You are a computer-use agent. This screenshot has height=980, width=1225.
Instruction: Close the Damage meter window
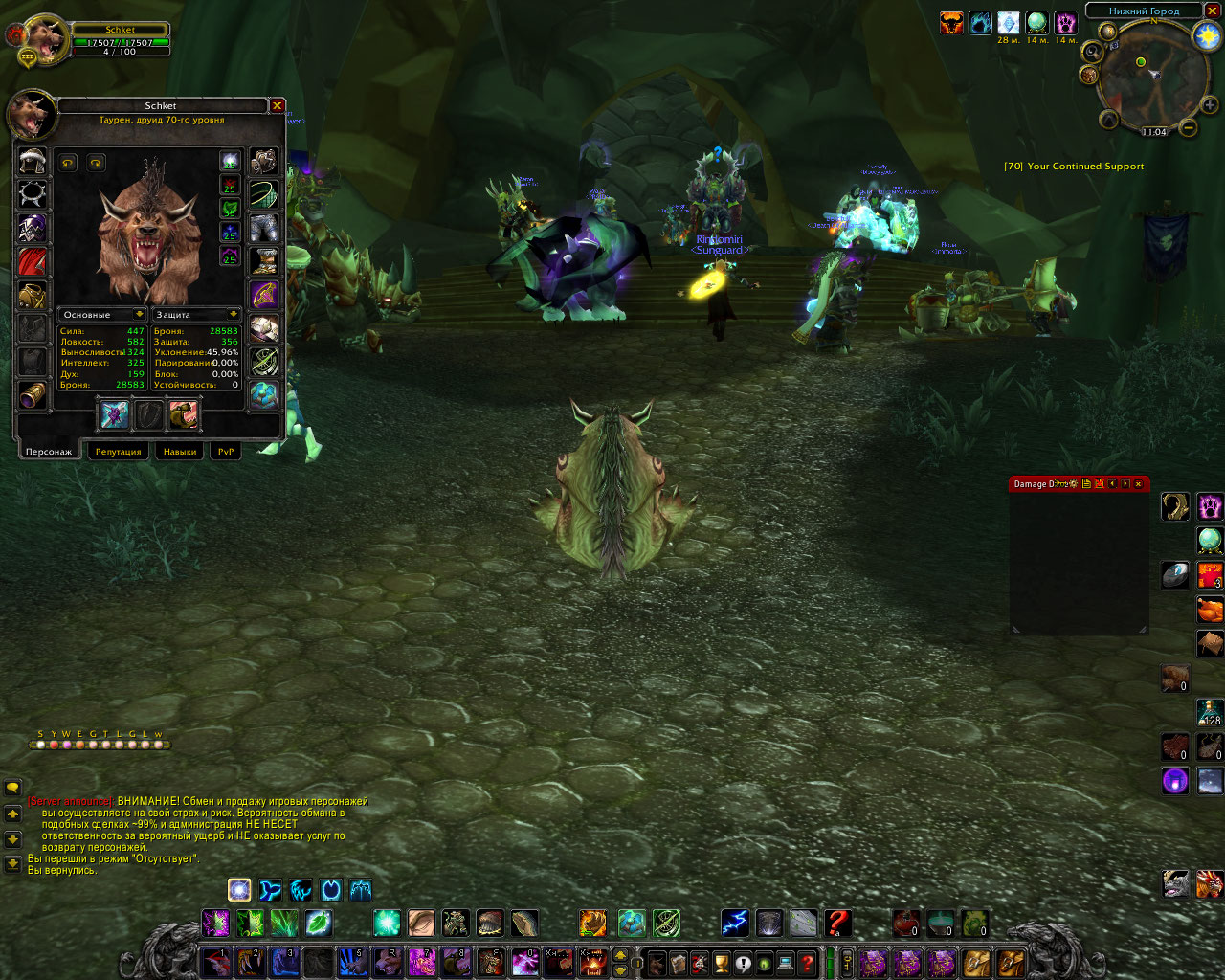[1138, 484]
